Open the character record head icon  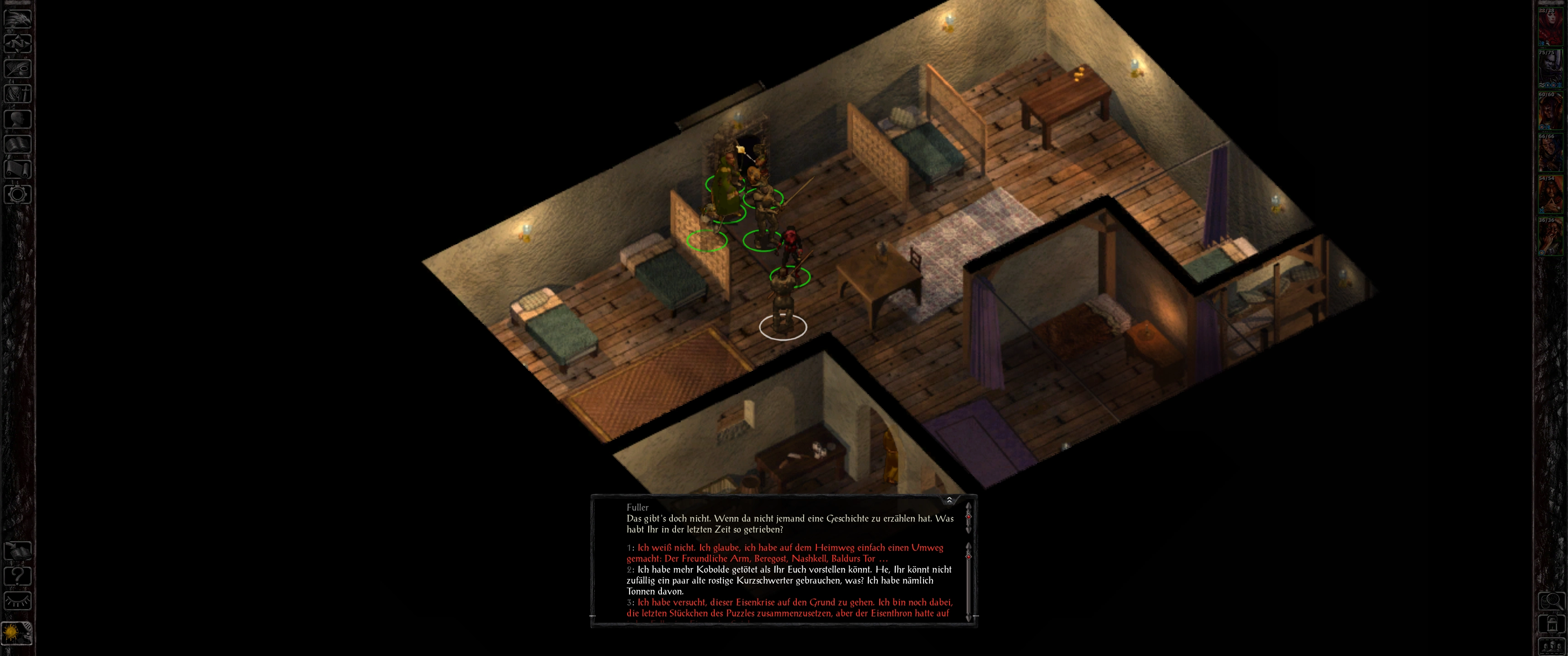click(x=18, y=118)
